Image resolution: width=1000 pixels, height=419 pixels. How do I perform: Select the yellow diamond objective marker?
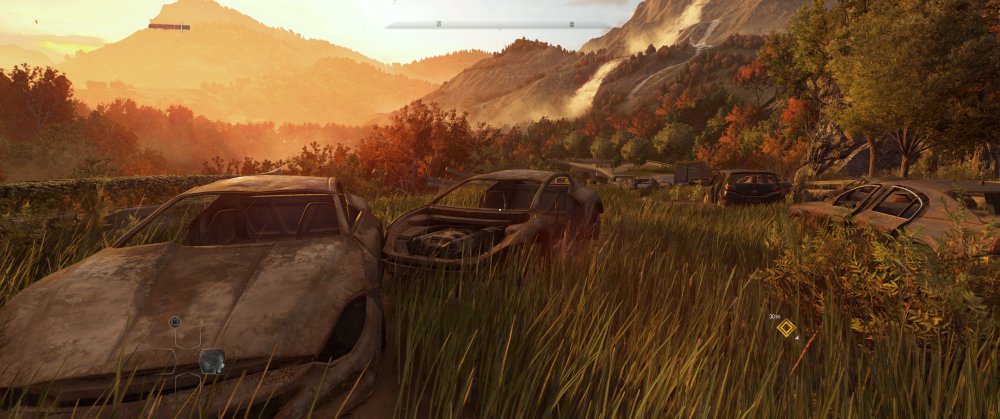(786, 327)
